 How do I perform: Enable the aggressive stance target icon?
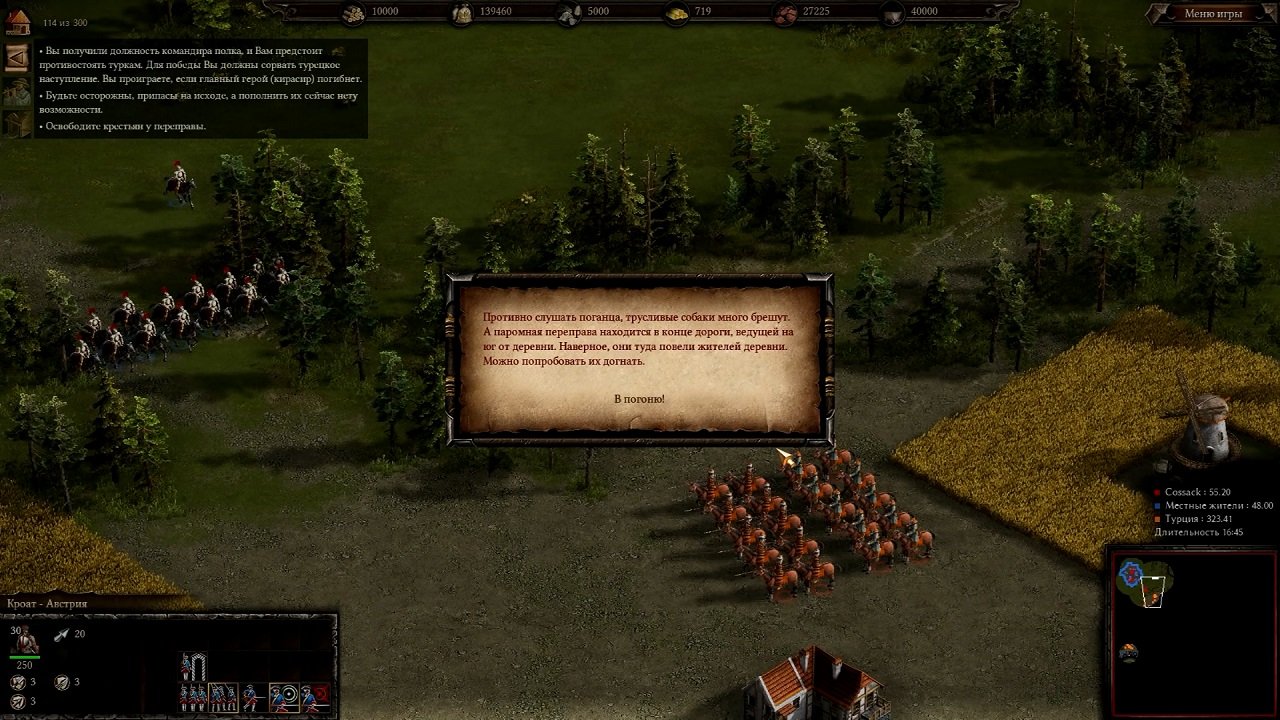[x=284, y=697]
